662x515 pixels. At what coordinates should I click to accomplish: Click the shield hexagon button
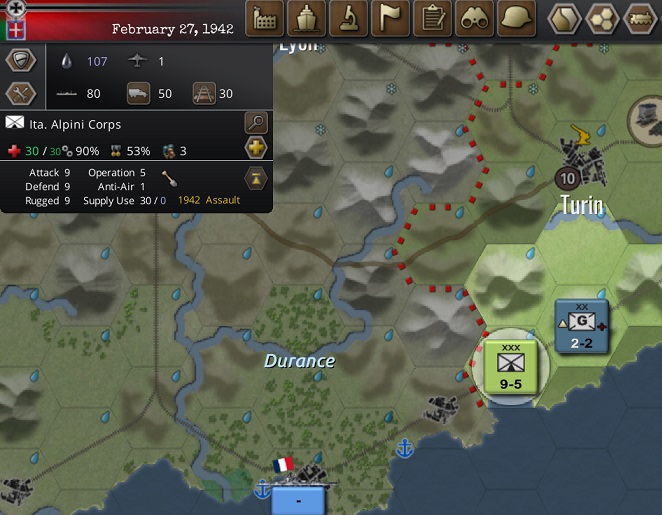point(21,61)
